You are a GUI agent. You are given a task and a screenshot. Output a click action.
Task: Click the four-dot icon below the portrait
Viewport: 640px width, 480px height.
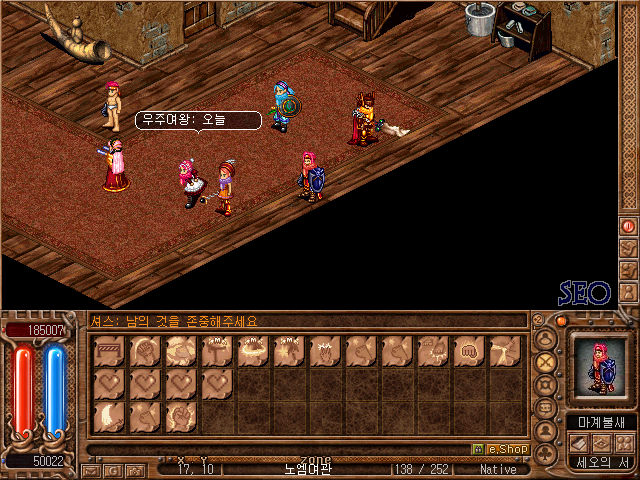pyautogui.click(x=623, y=443)
